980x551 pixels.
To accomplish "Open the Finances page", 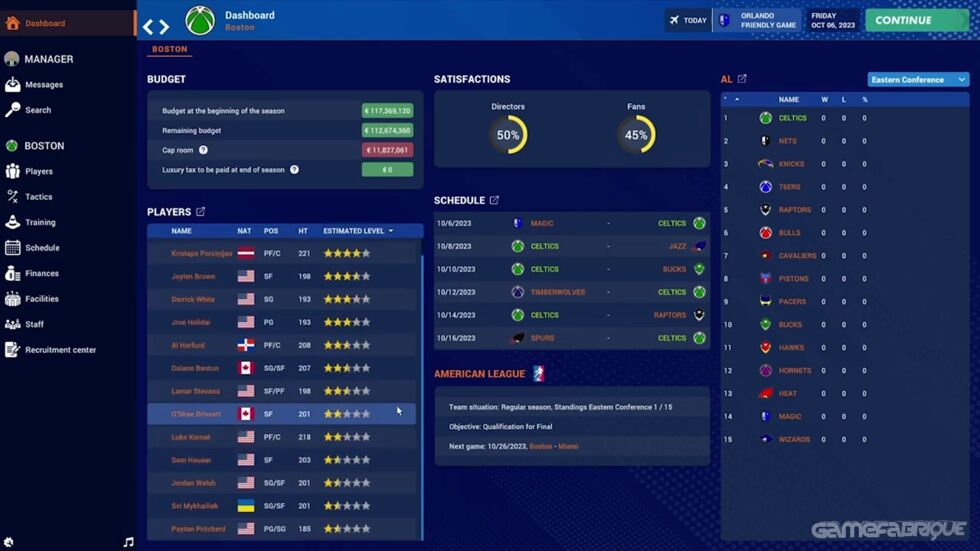I will click(x=42, y=273).
